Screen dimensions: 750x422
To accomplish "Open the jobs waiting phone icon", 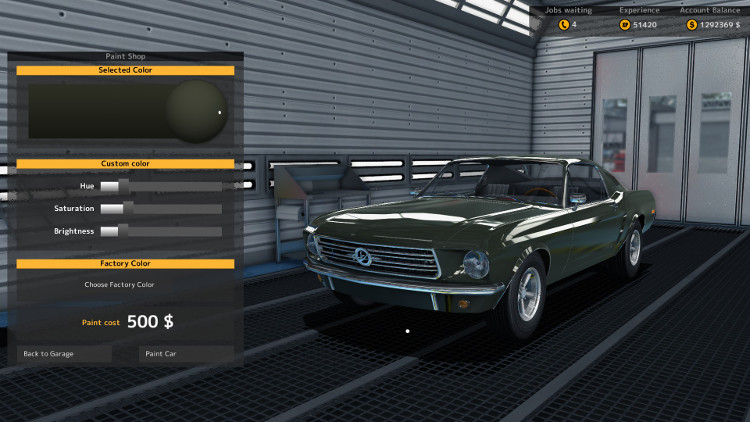I will coord(563,24).
